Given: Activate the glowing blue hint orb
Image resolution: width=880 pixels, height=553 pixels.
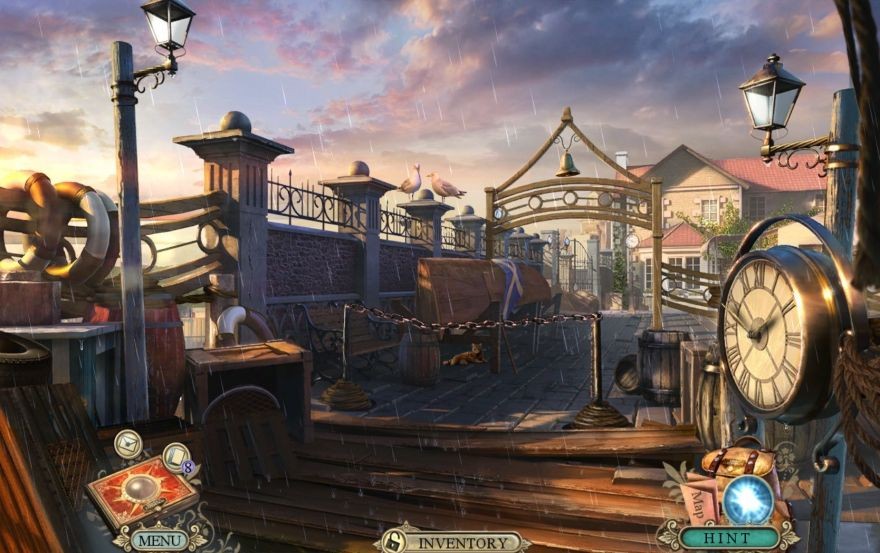Looking at the screenshot, I should [747, 499].
